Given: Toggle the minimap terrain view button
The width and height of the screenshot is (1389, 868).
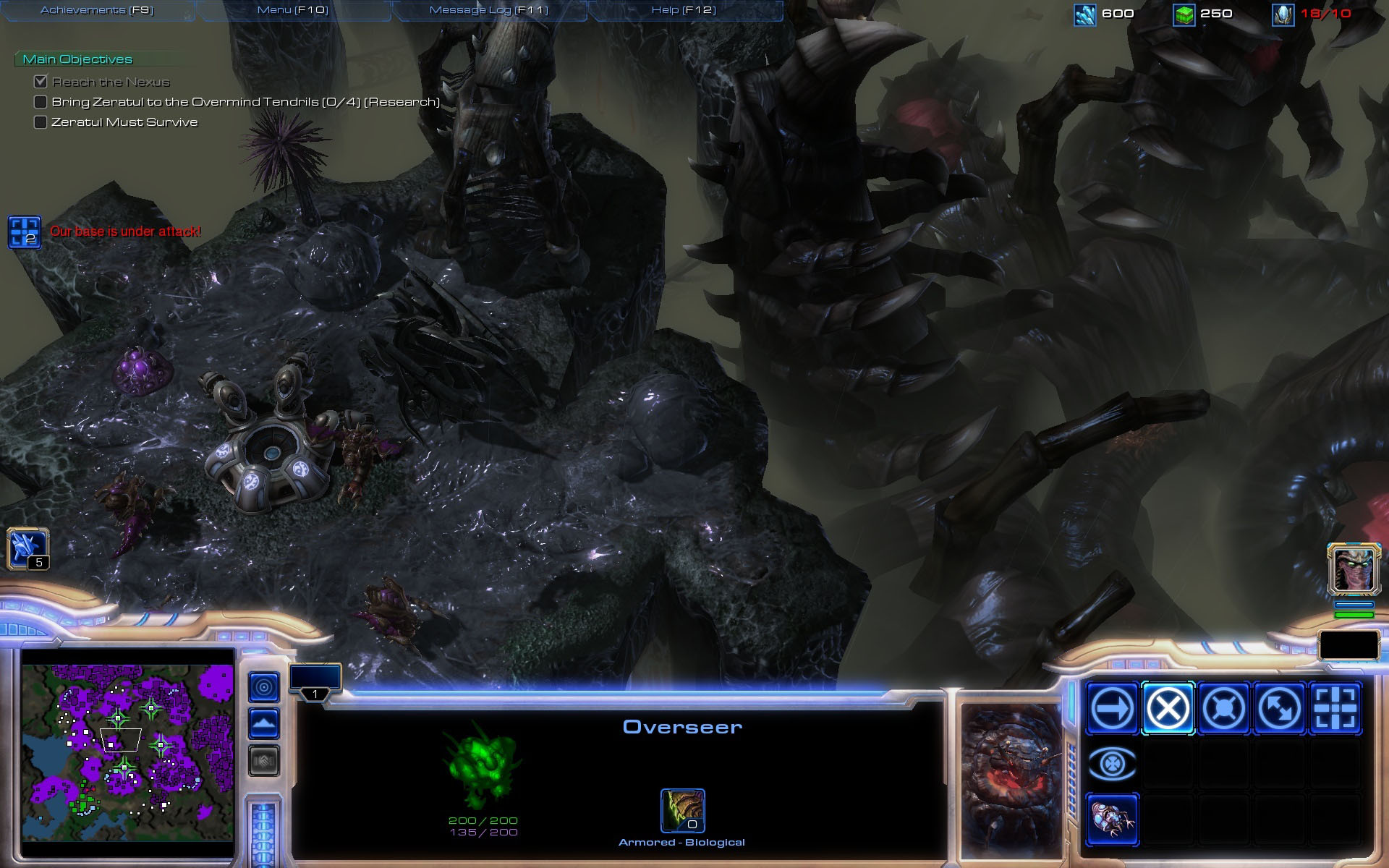Looking at the screenshot, I should tap(263, 723).
